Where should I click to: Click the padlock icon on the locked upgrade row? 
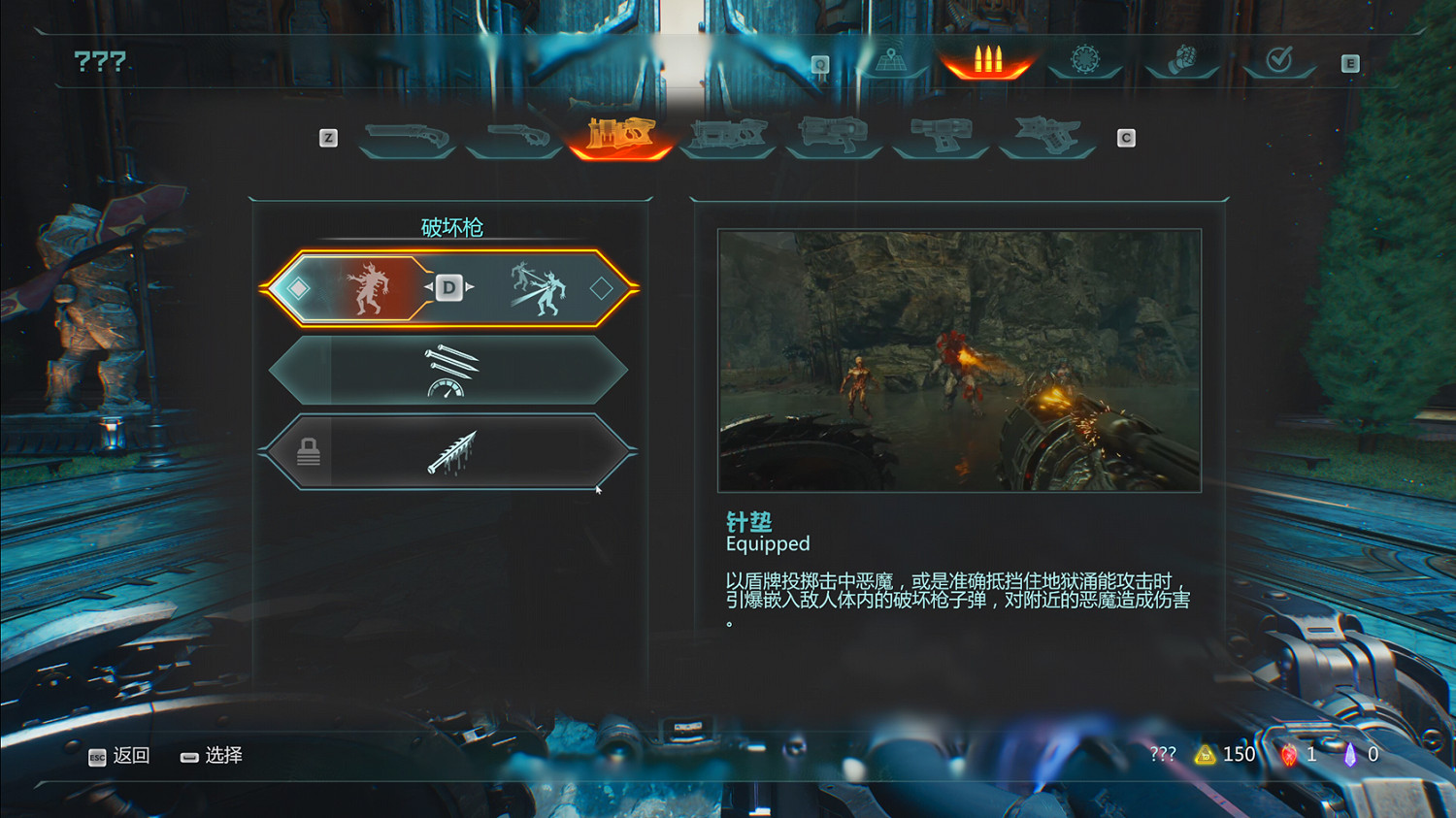(x=310, y=452)
